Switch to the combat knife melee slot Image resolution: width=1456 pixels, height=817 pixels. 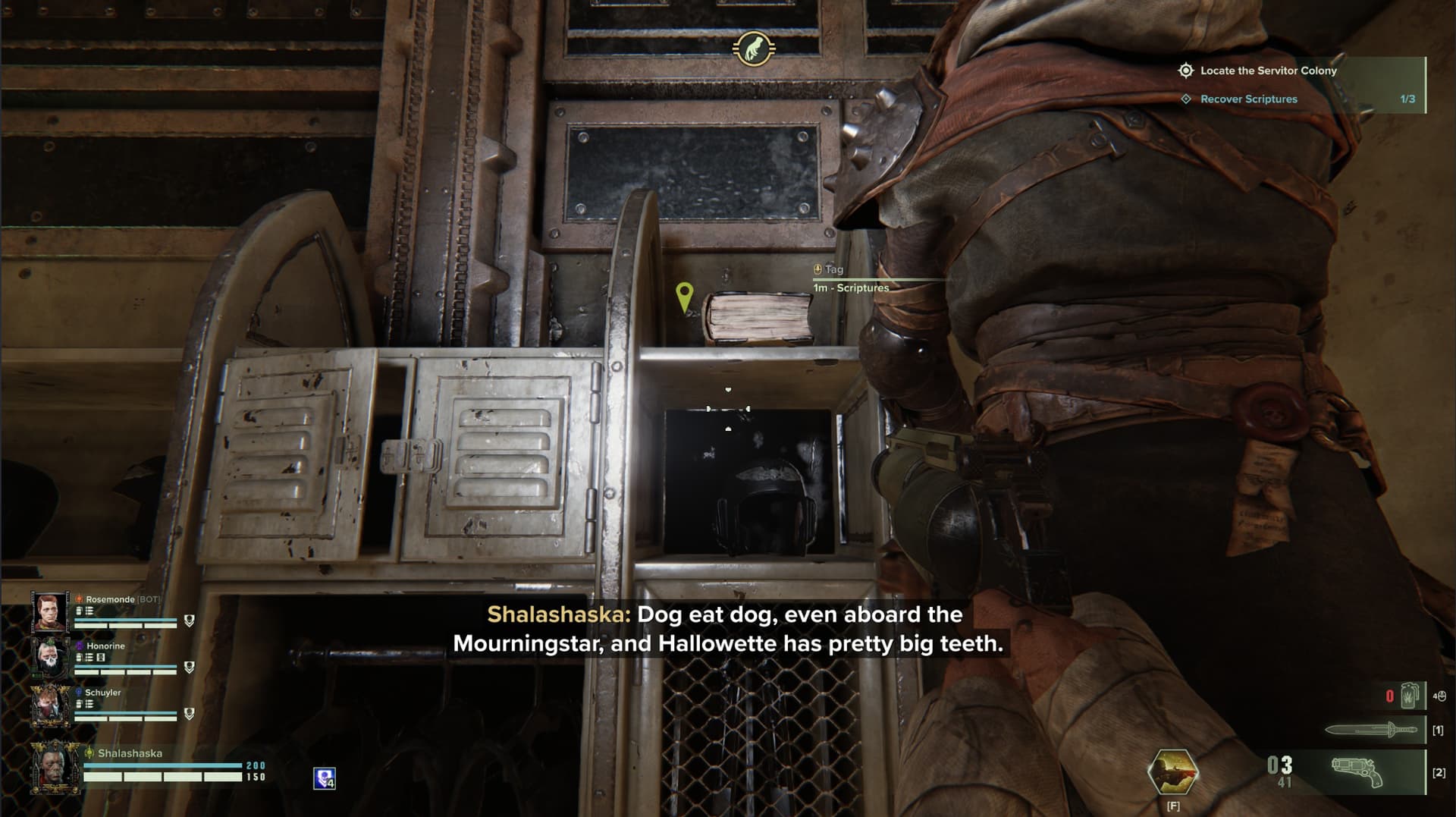click(1371, 730)
